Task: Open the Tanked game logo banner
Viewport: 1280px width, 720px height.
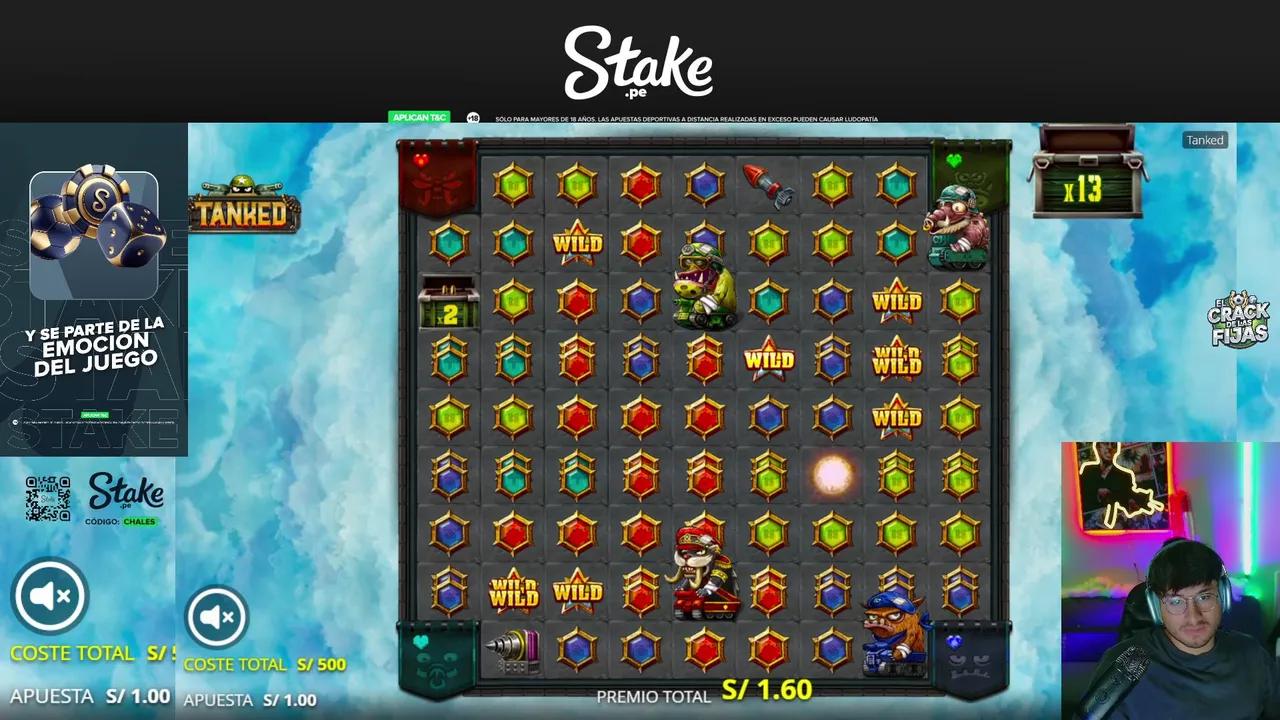Action: (243, 212)
